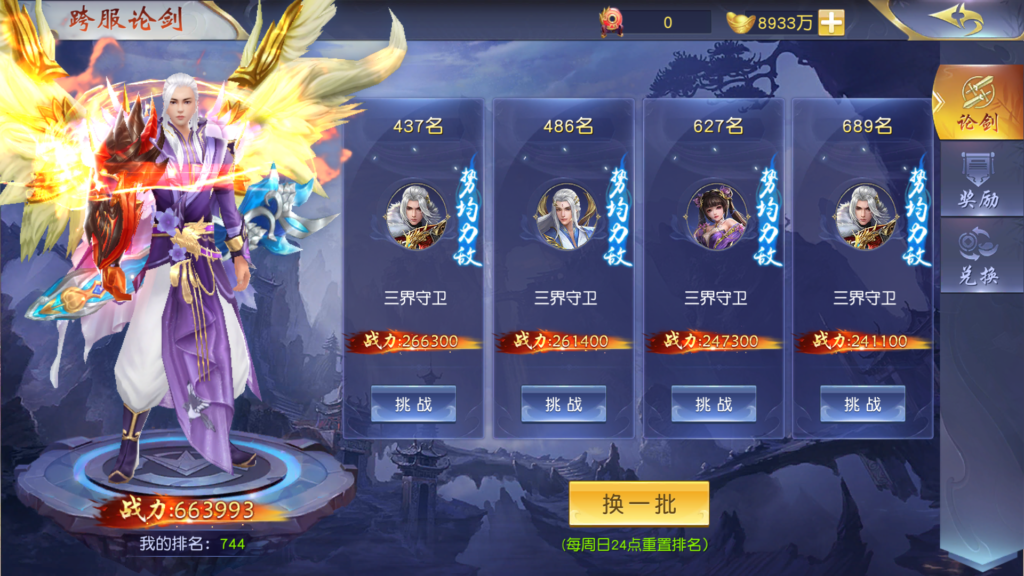Click the gold plus button to add ingots
Screen dimensions: 1024x576
point(831,22)
